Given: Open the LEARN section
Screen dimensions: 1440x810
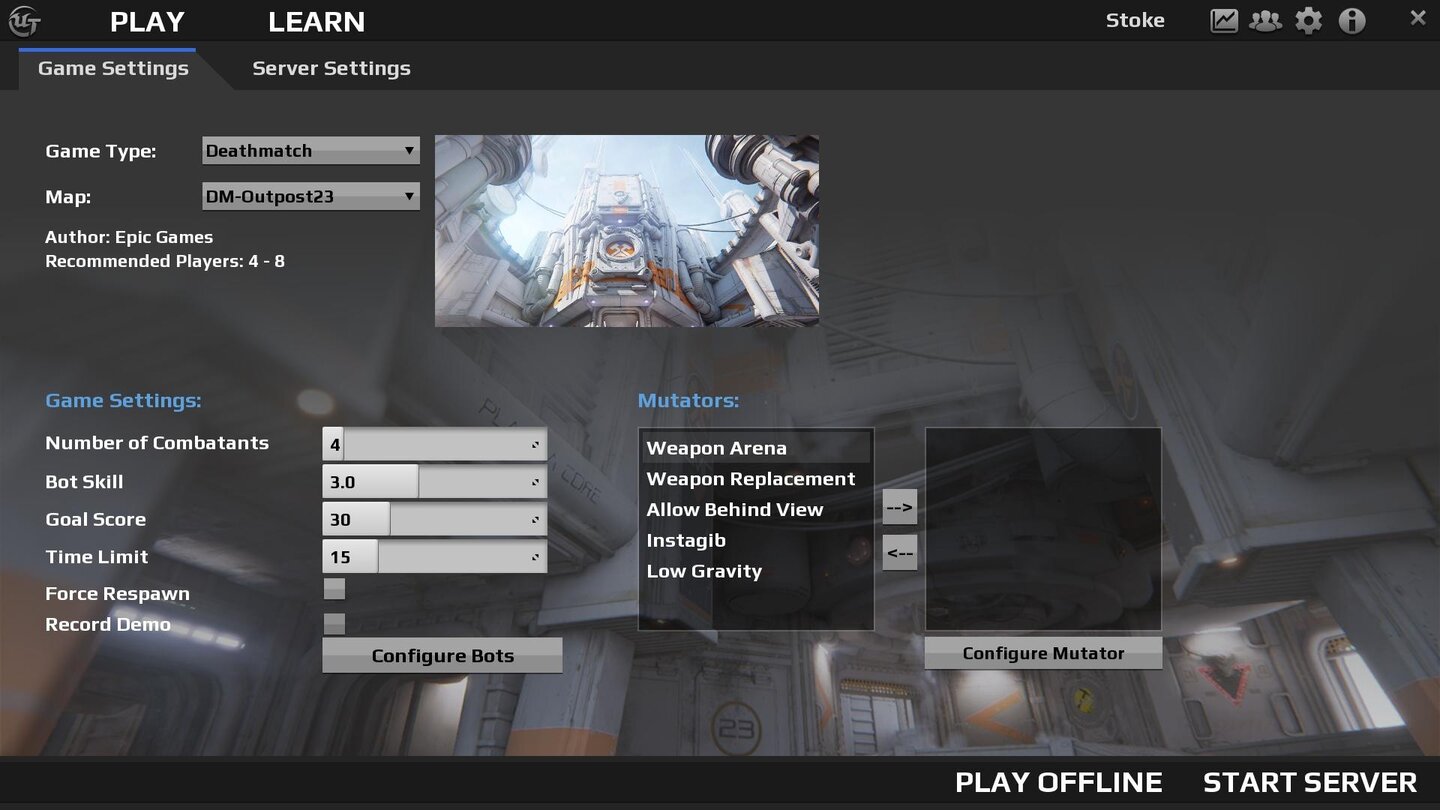Looking at the screenshot, I should 316,21.
